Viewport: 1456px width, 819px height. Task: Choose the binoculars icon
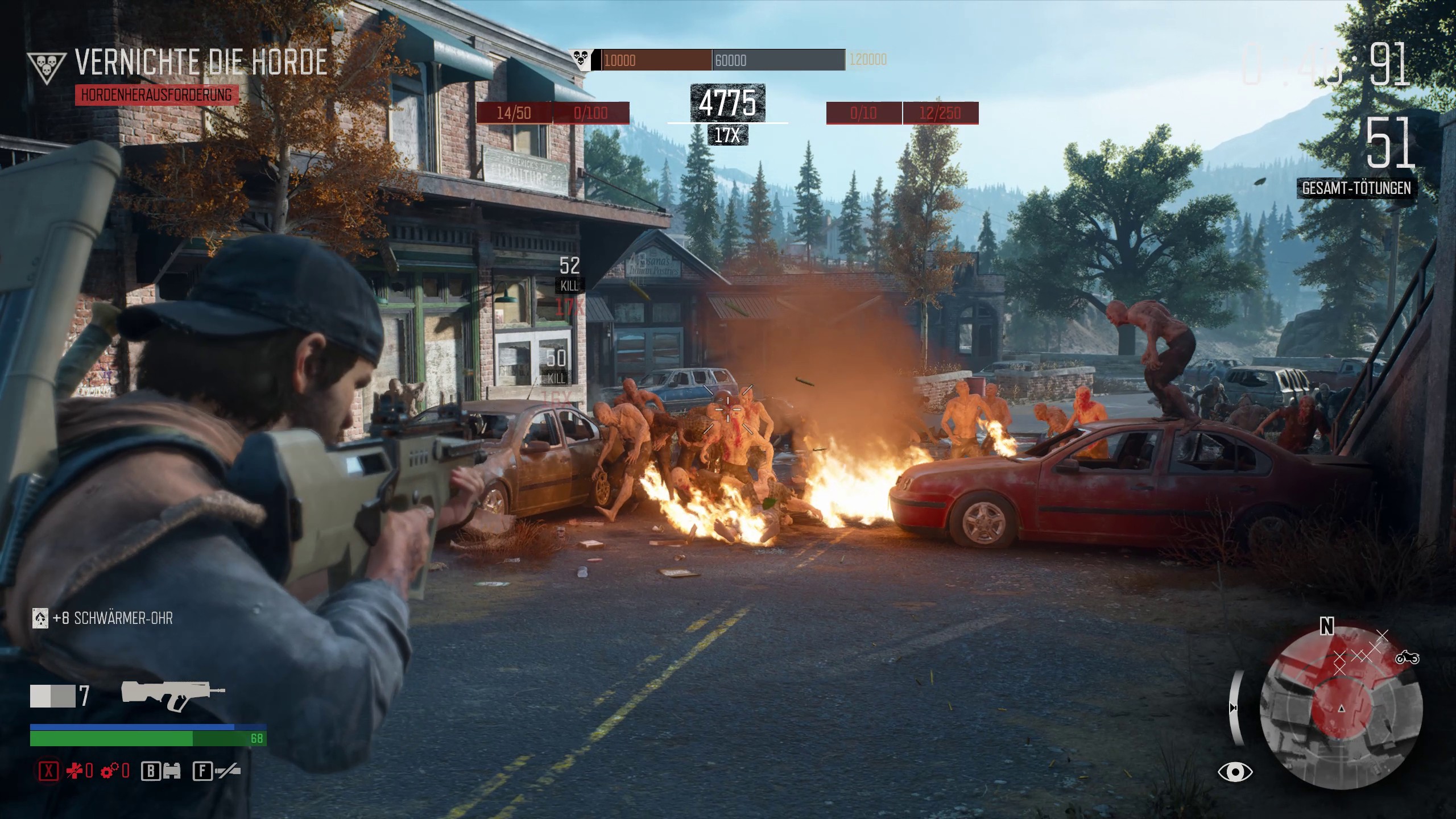(x=171, y=771)
